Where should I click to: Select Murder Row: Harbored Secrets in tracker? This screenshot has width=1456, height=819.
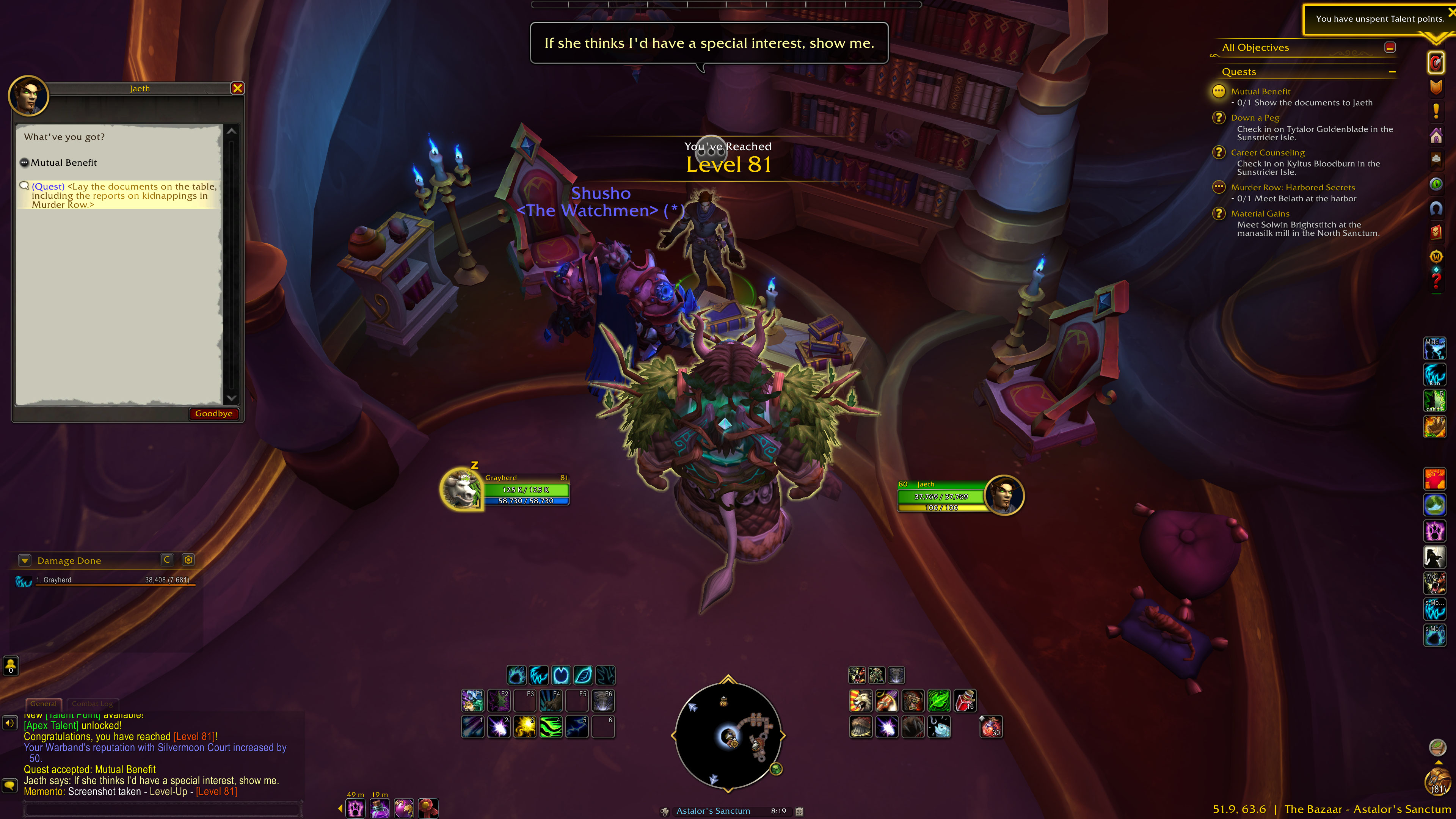pyautogui.click(x=1293, y=188)
